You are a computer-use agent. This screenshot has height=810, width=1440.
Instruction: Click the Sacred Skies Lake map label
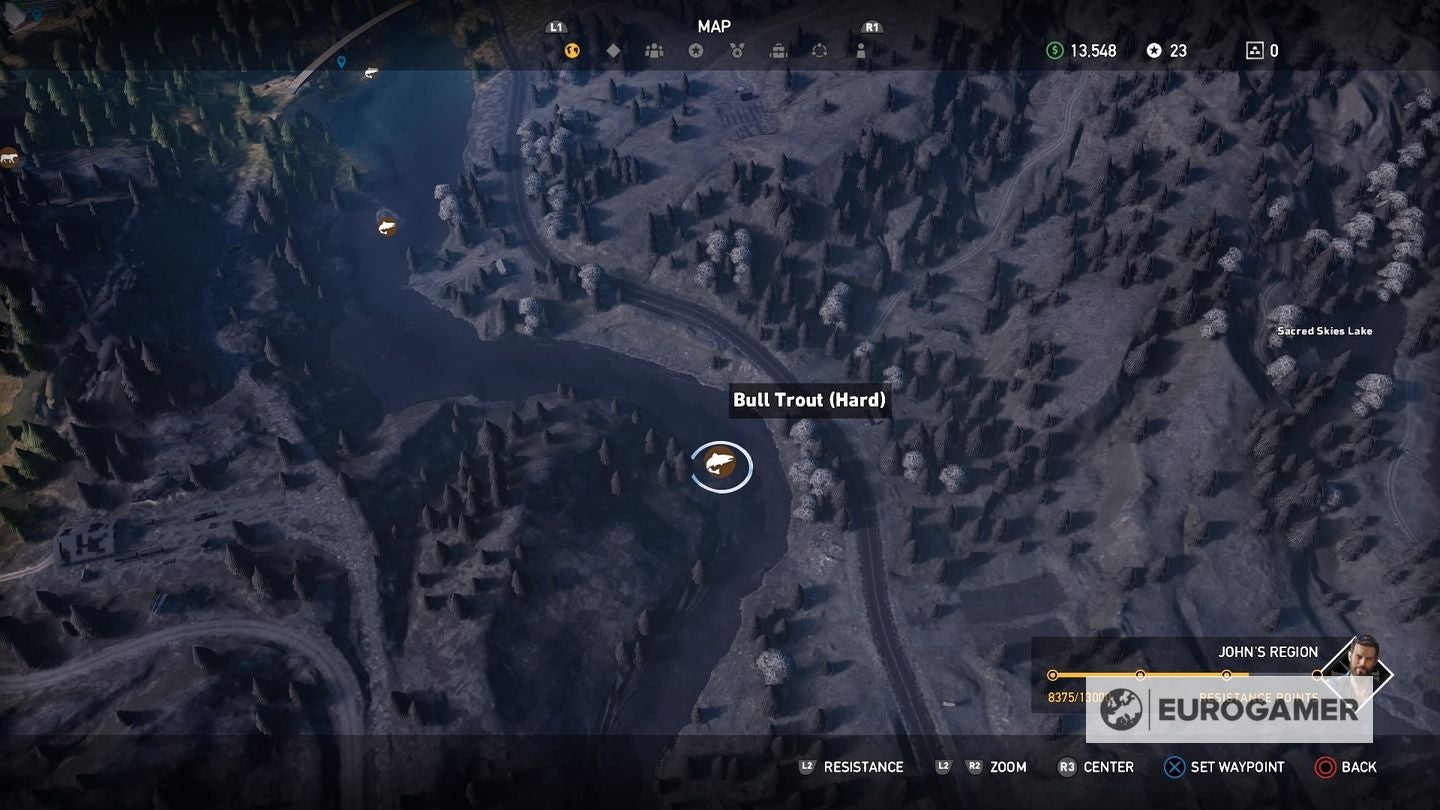1325,330
